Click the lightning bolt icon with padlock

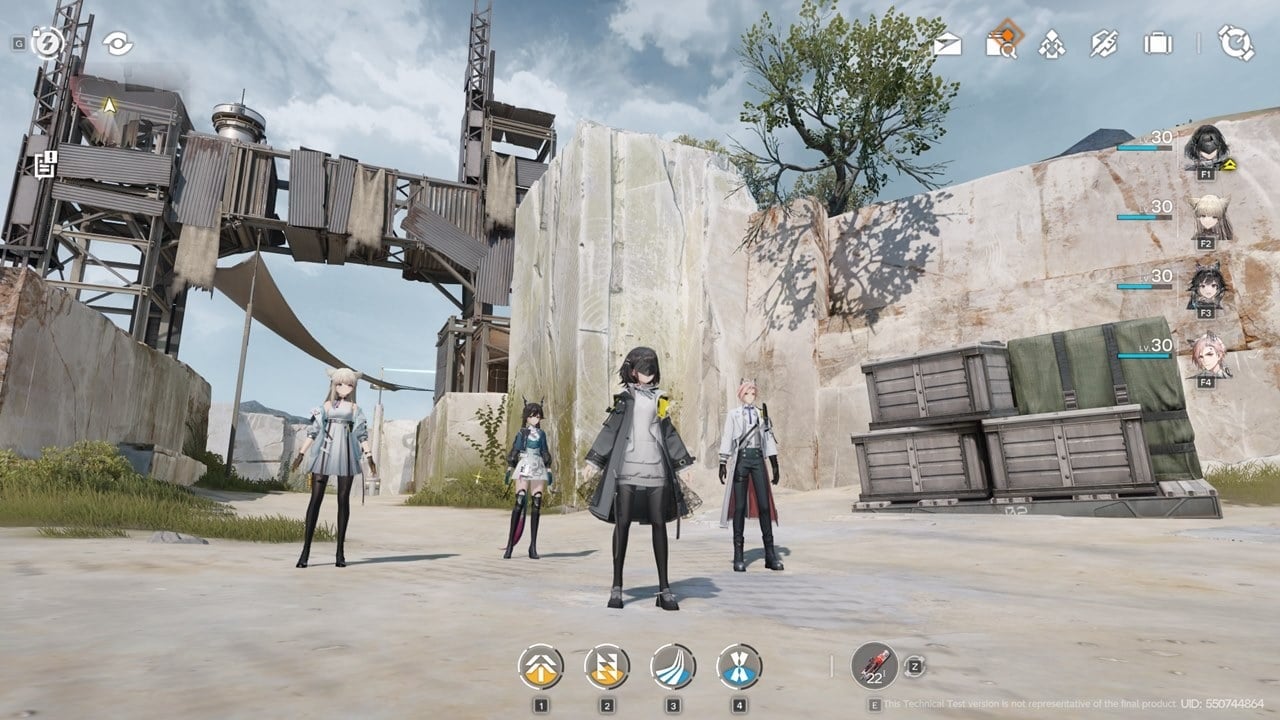48,42
